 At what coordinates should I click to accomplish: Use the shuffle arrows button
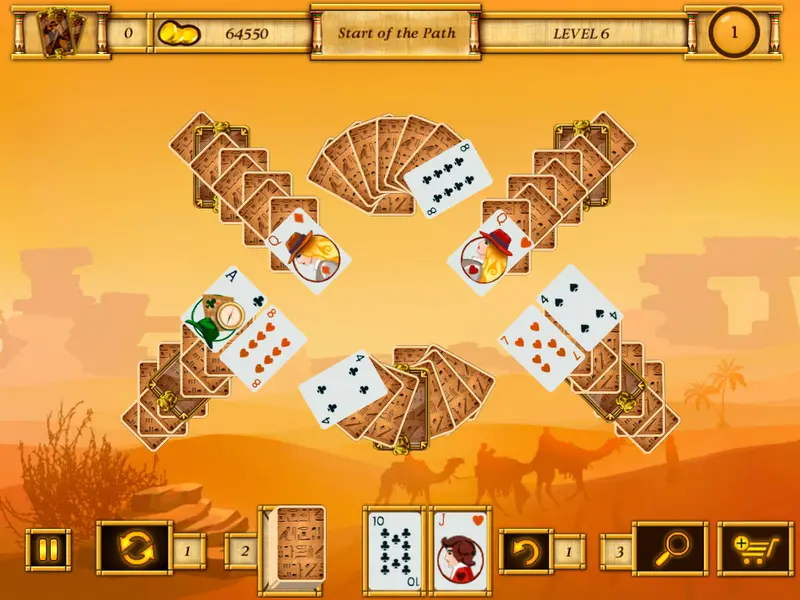click(136, 549)
